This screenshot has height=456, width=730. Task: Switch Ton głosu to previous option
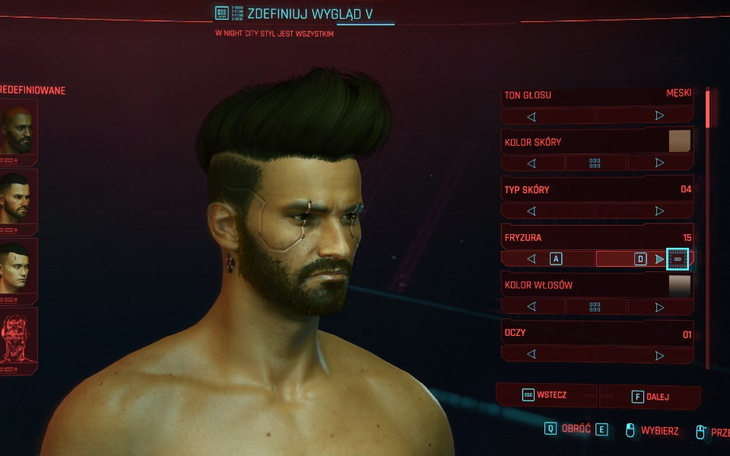click(531, 116)
